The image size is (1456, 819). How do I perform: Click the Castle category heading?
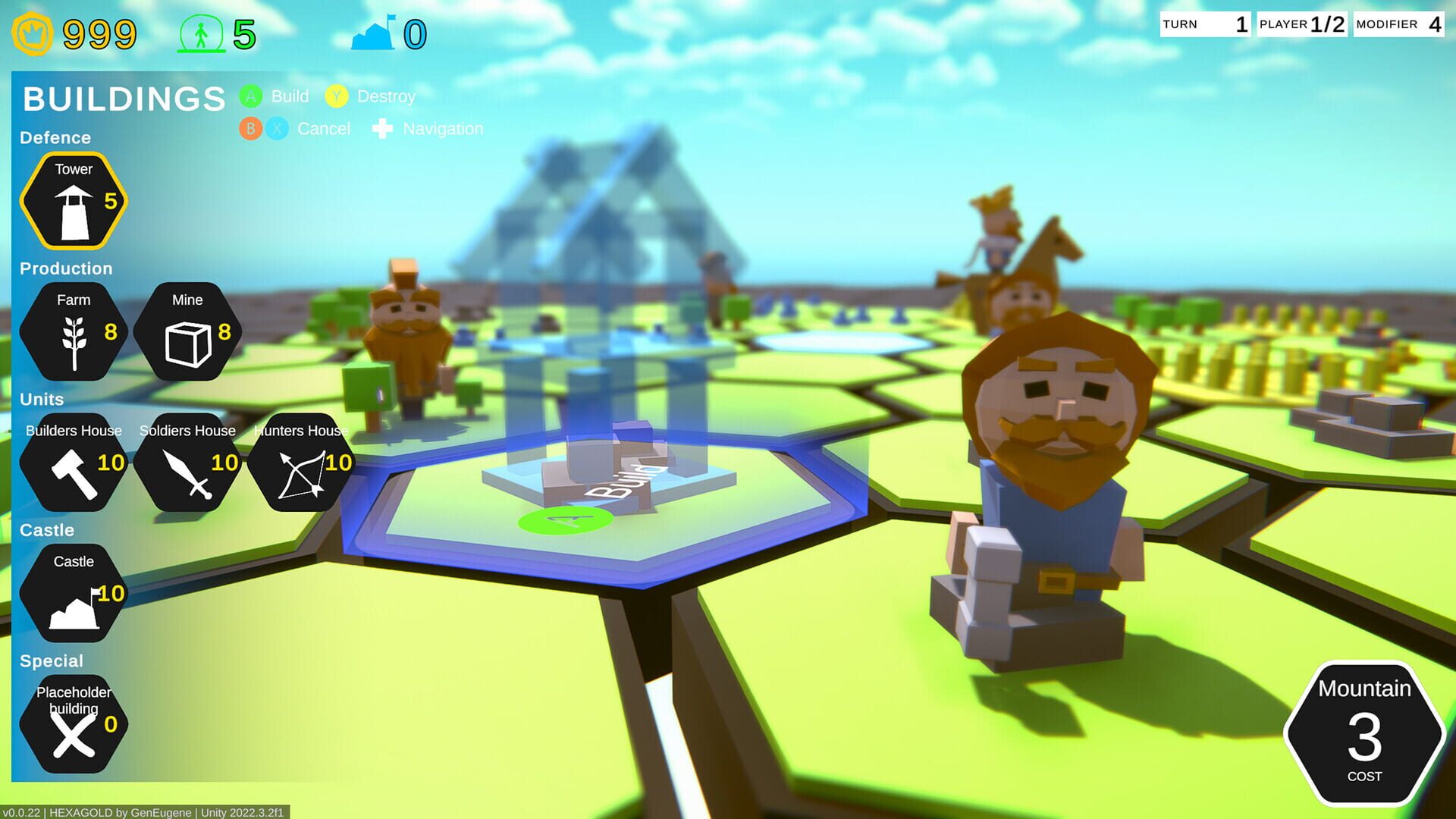(46, 529)
